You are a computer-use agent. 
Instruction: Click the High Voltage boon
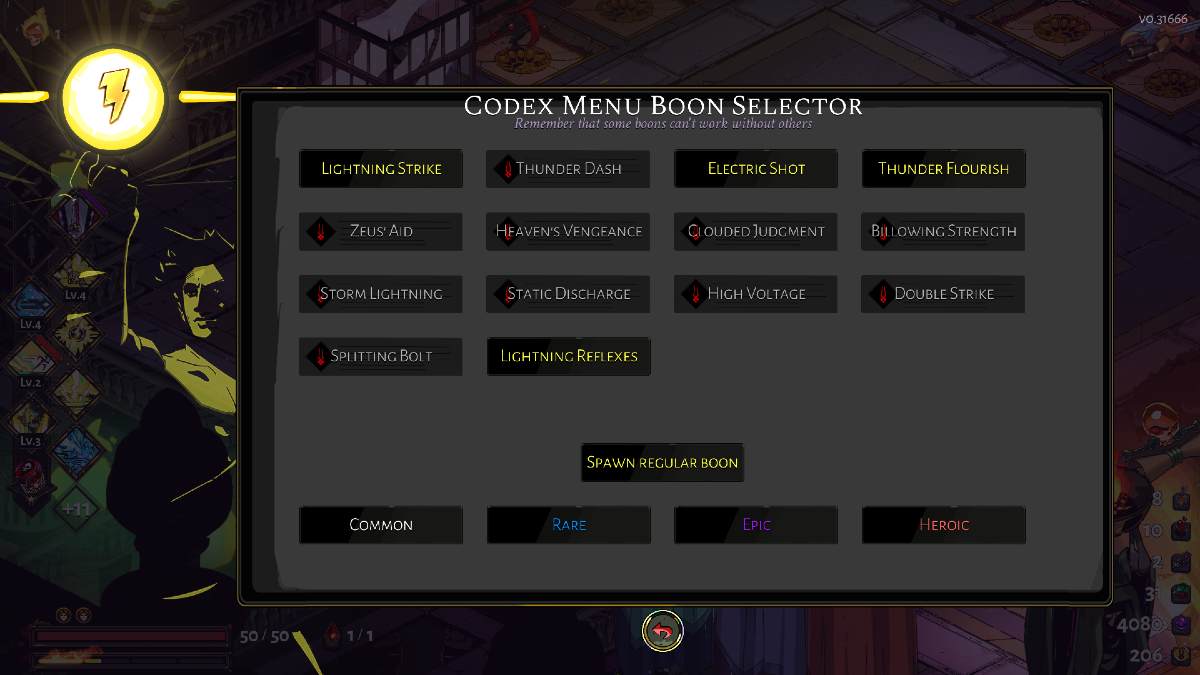click(x=756, y=294)
